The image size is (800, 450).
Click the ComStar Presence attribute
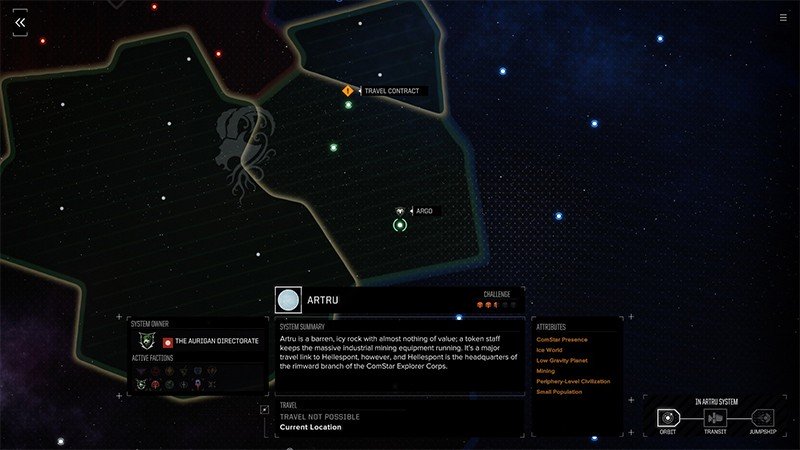[562, 339]
